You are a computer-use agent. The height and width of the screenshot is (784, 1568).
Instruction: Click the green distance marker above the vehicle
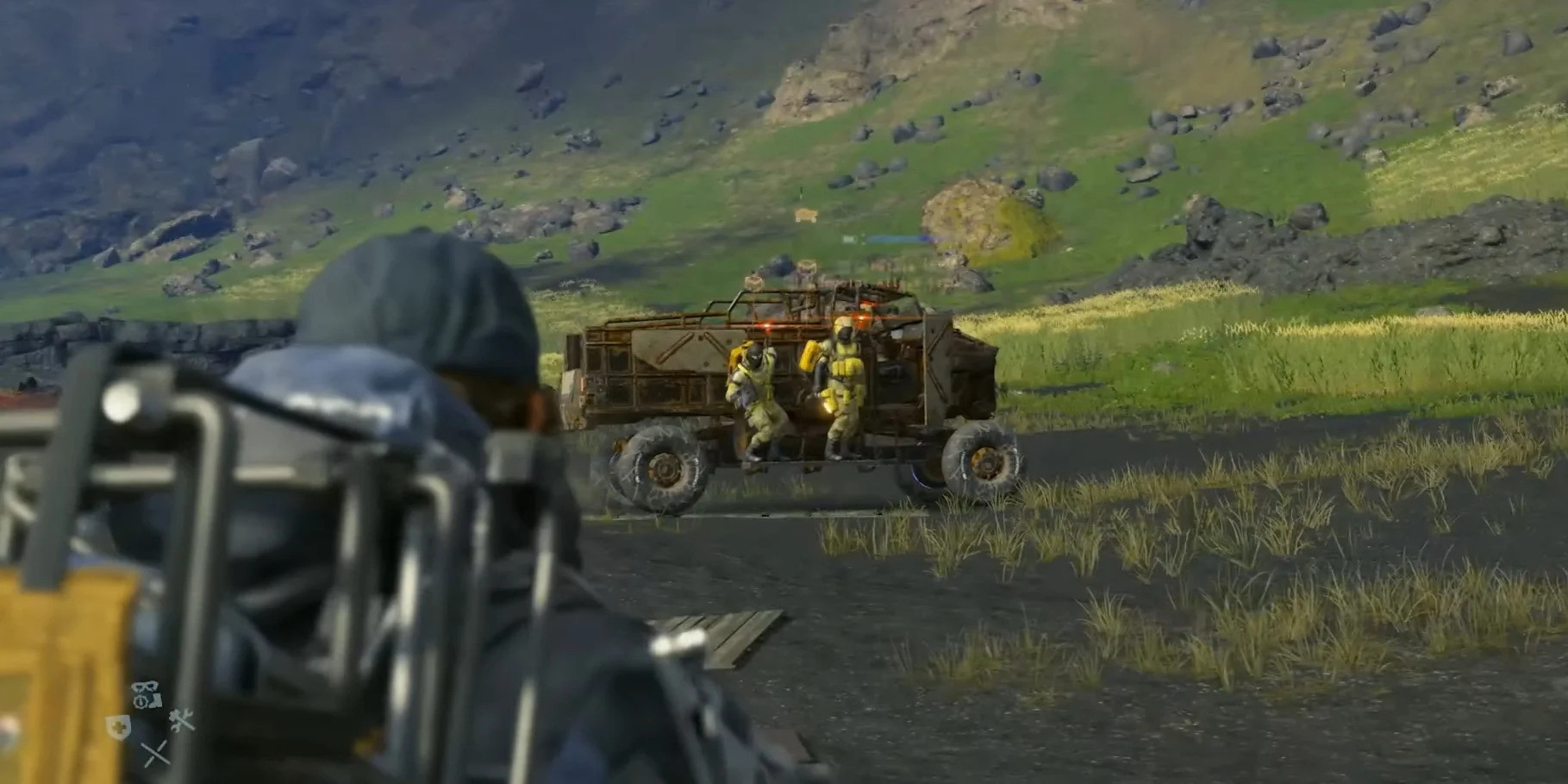click(851, 239)
